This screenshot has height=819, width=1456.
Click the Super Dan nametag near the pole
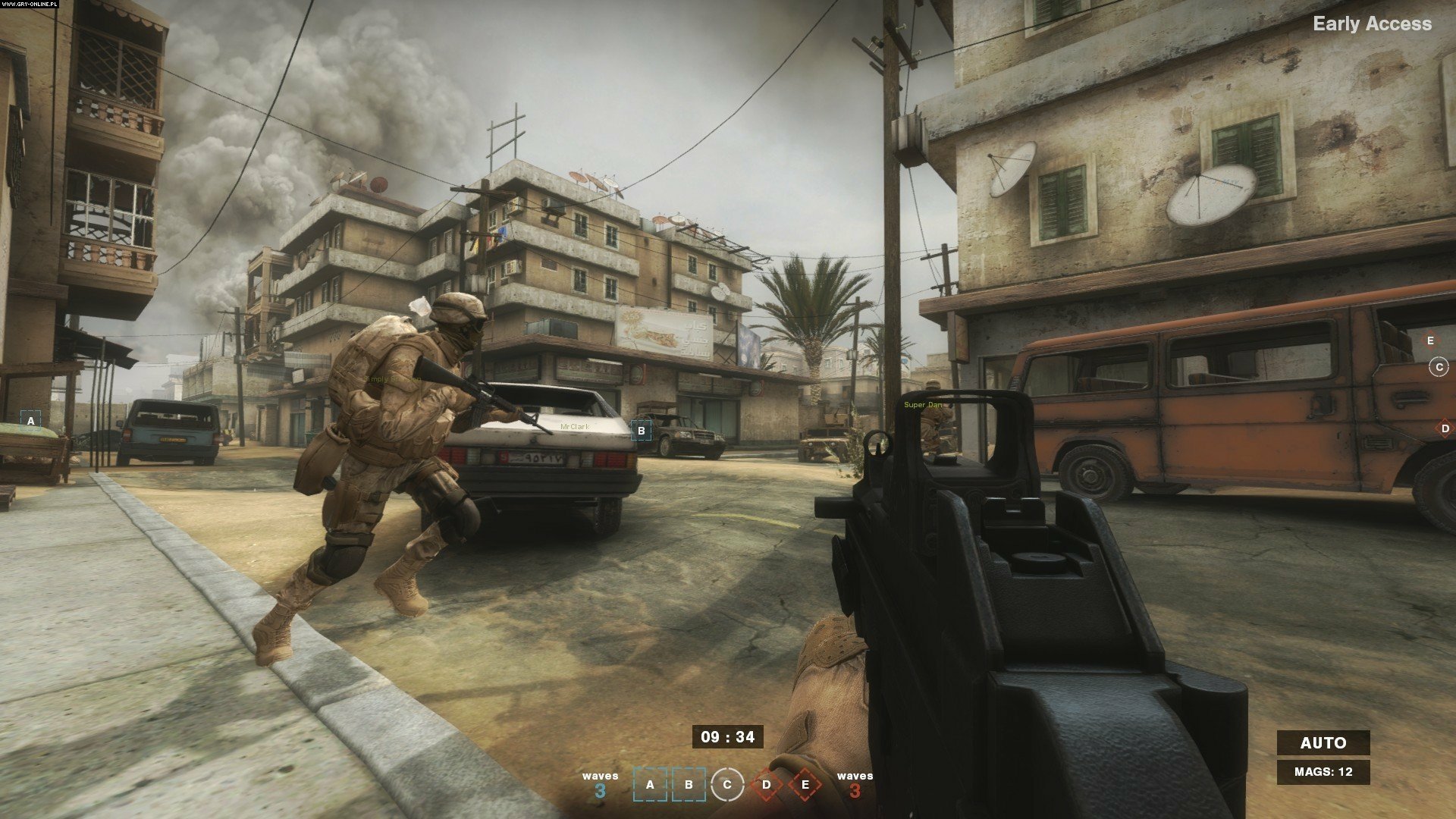click(x=923, y=405)
